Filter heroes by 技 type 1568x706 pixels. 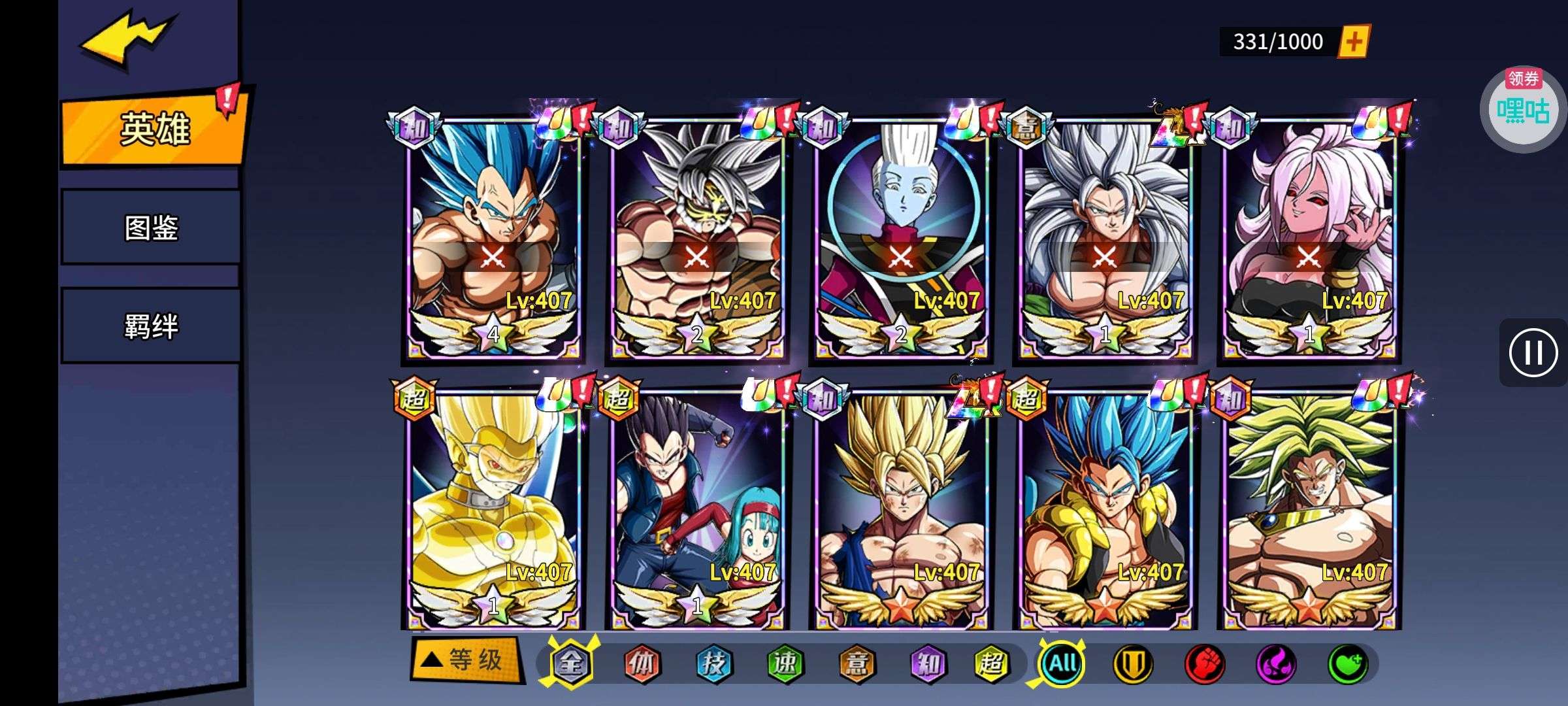713,664
